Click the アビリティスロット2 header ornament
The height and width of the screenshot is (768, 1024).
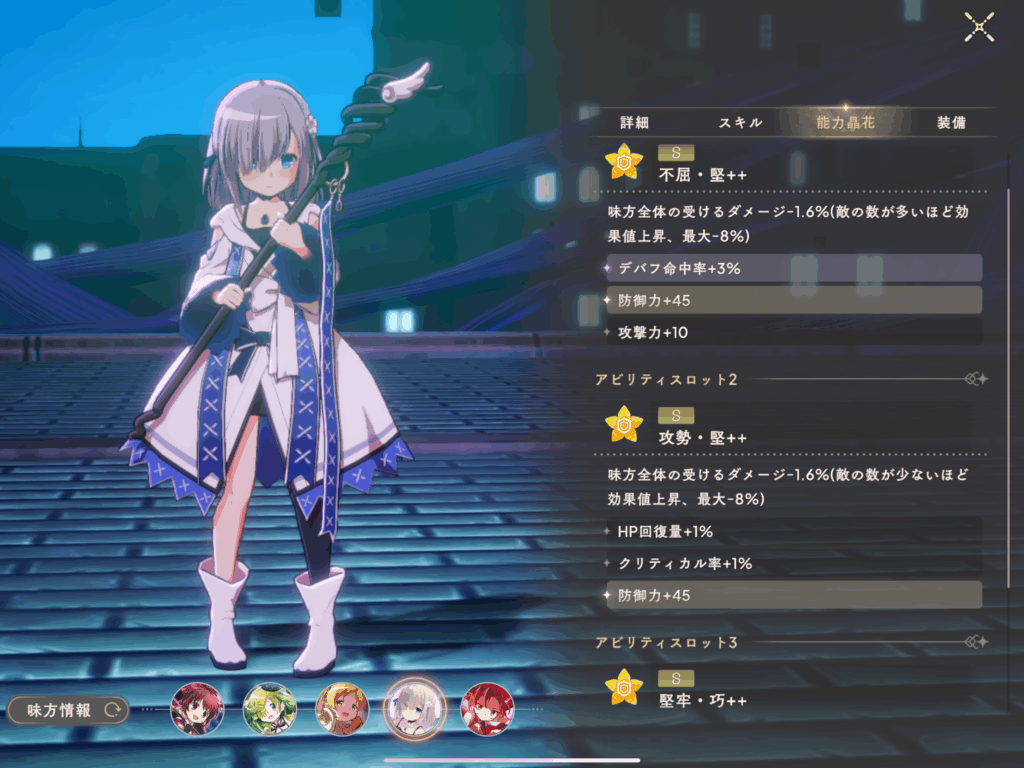click(x=976, y=379)
